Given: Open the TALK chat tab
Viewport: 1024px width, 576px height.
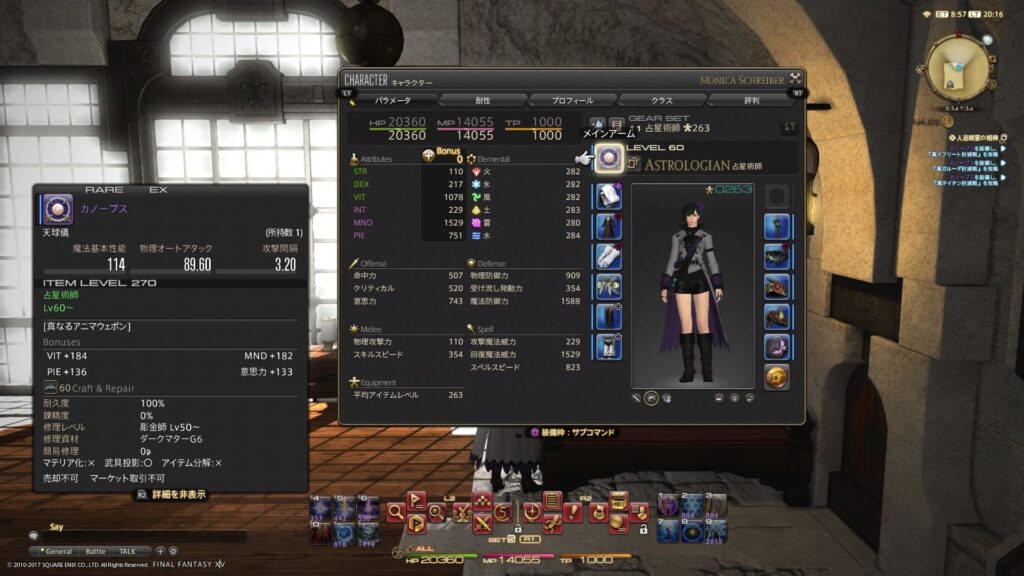Looking at the screenshot, I should pyautogui.click(x=128, y=551).
